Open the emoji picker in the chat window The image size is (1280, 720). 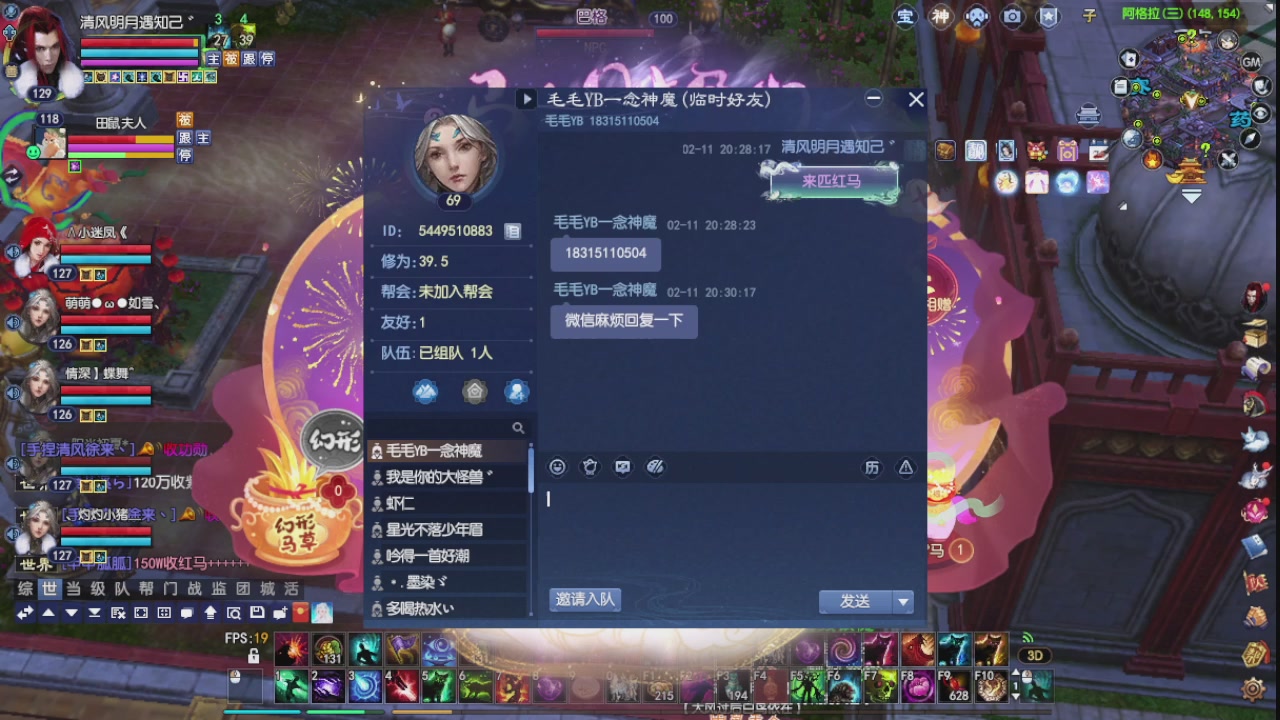click(x=557, y=466)
